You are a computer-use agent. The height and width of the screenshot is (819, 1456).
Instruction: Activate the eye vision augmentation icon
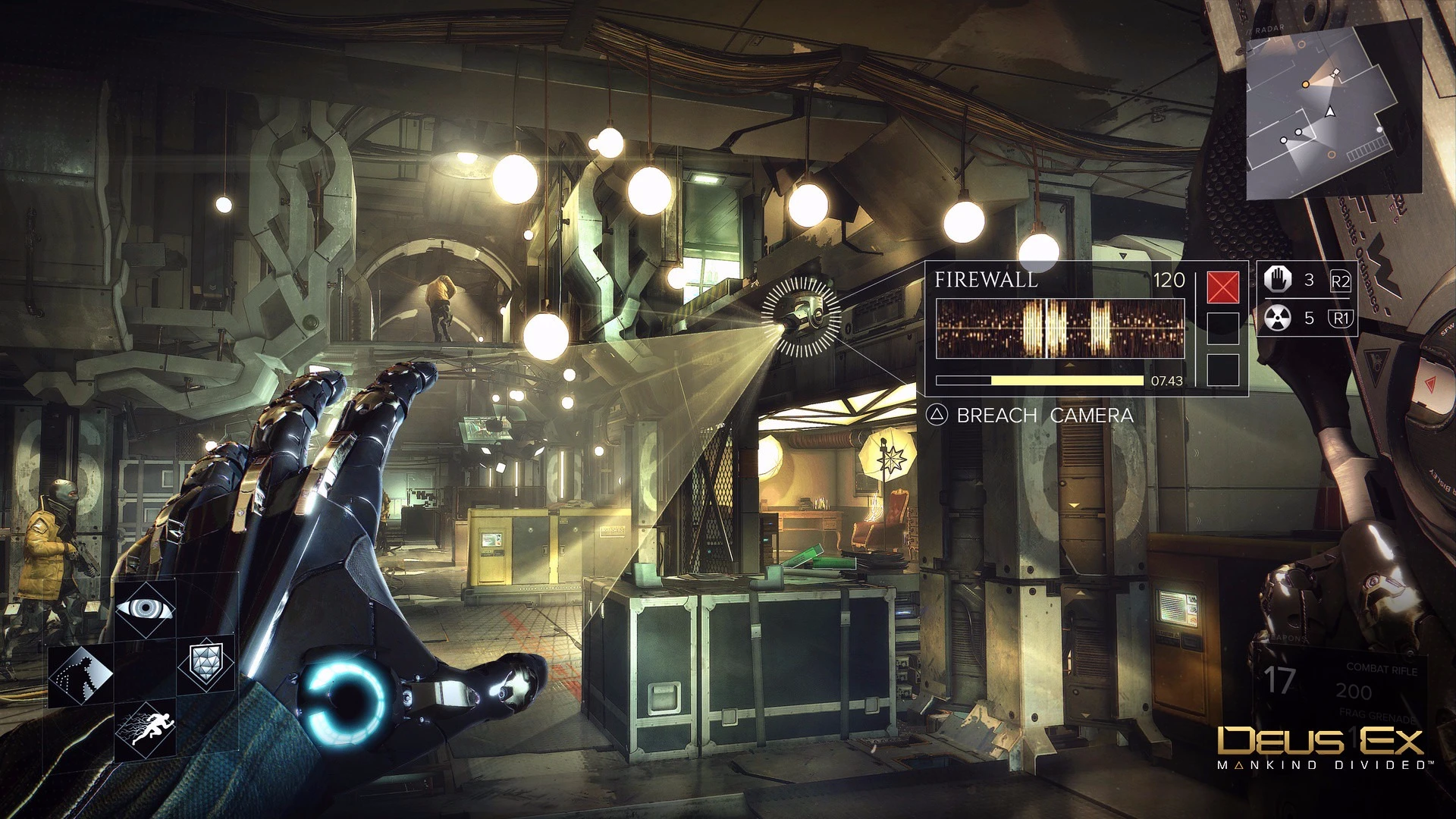[145, 608]
